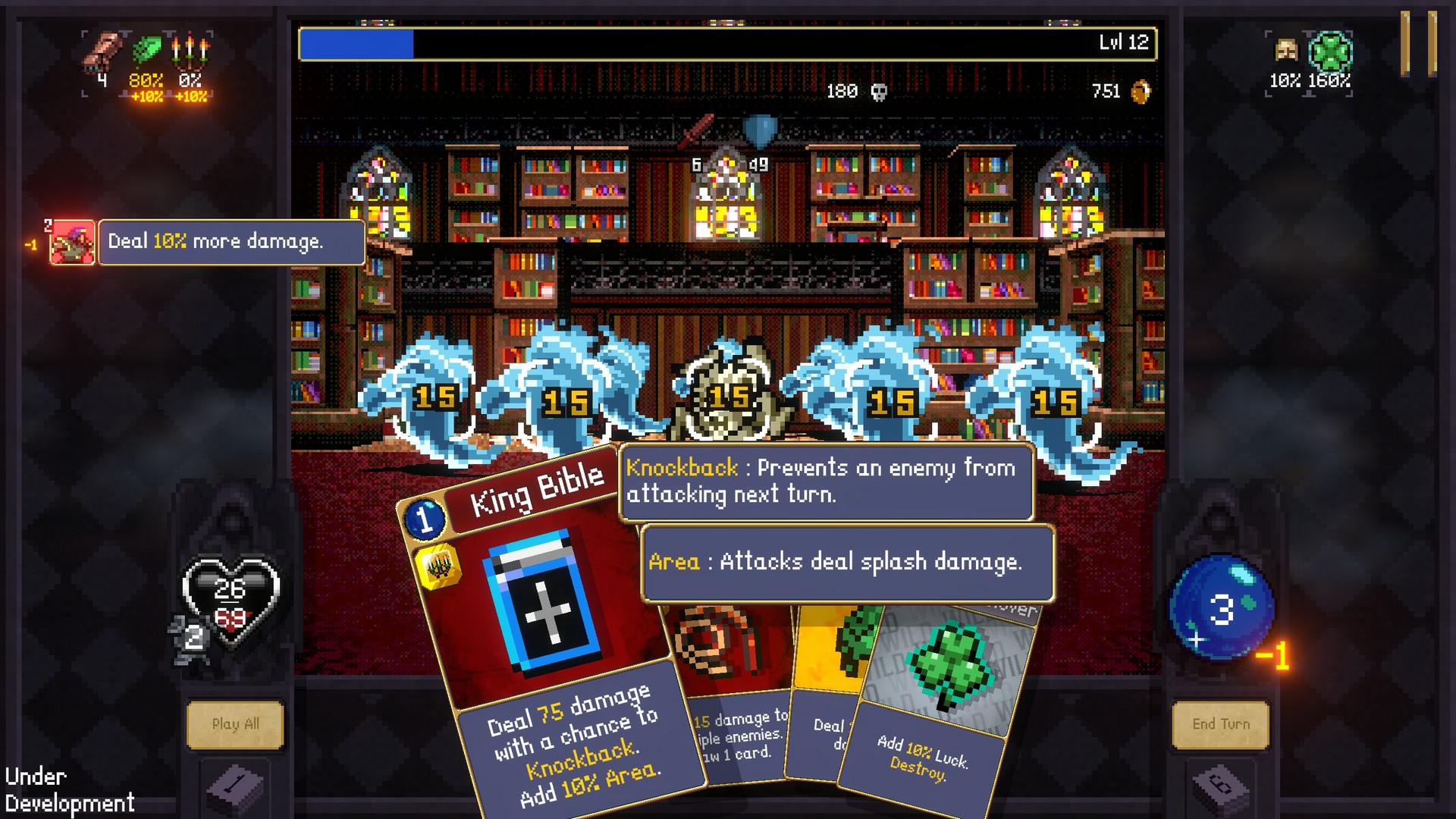Click the red buff icon showing damage bonus

[71, 243]
